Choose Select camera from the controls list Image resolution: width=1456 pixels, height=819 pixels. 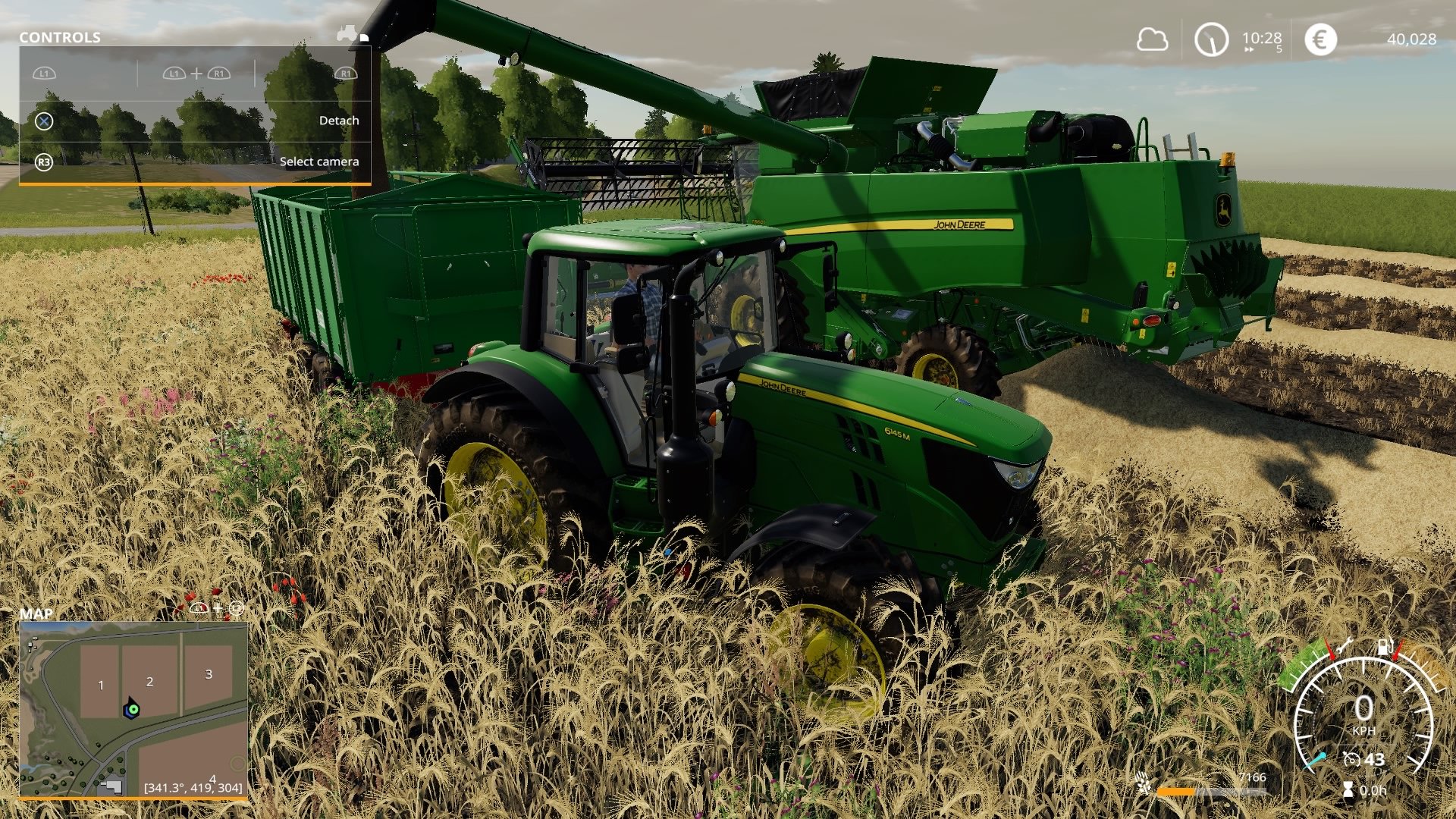(x=320, y=162)
